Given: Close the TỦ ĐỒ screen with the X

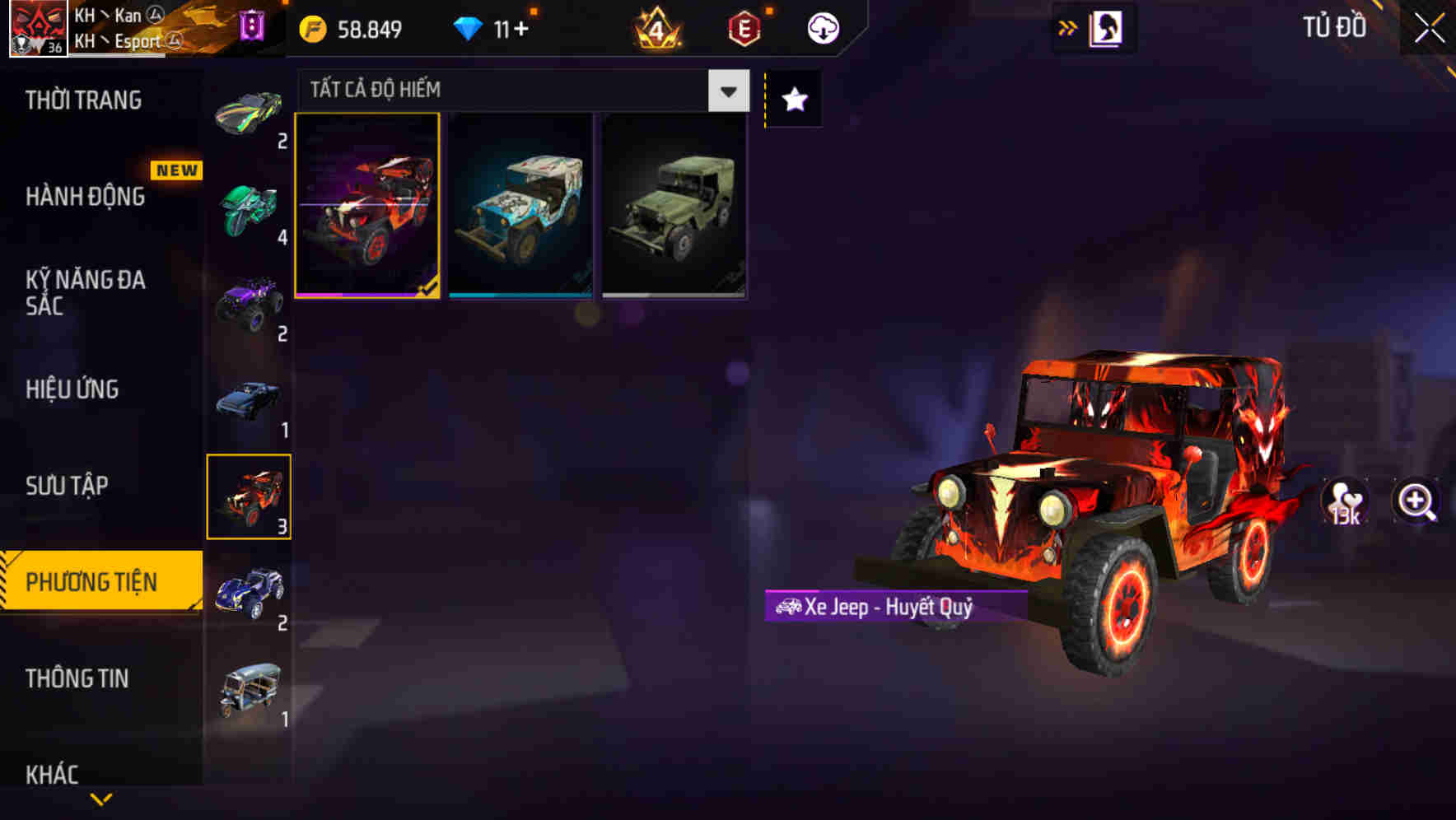Looking at the screenshot, I should 1429,26.
